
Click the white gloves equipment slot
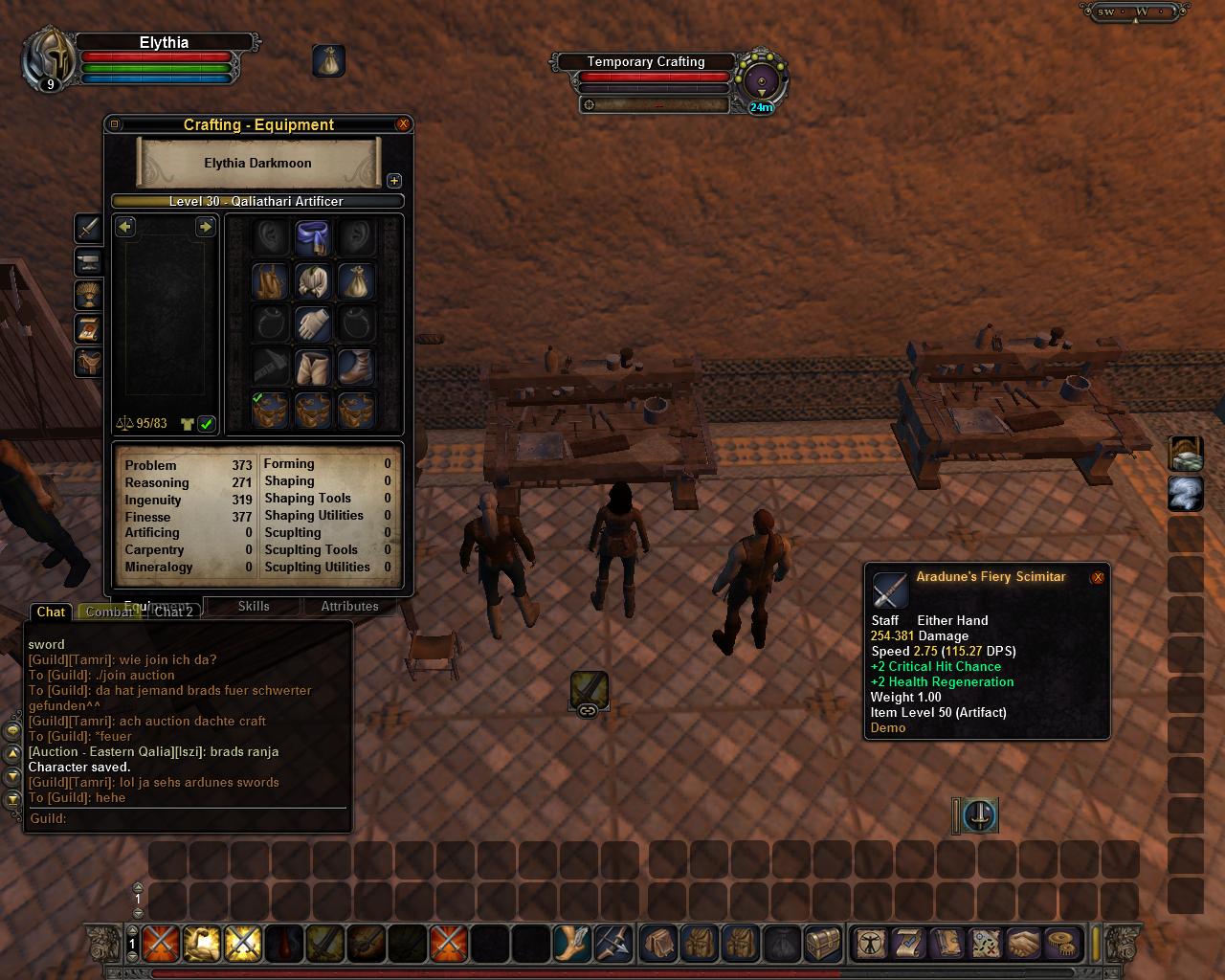313,324
